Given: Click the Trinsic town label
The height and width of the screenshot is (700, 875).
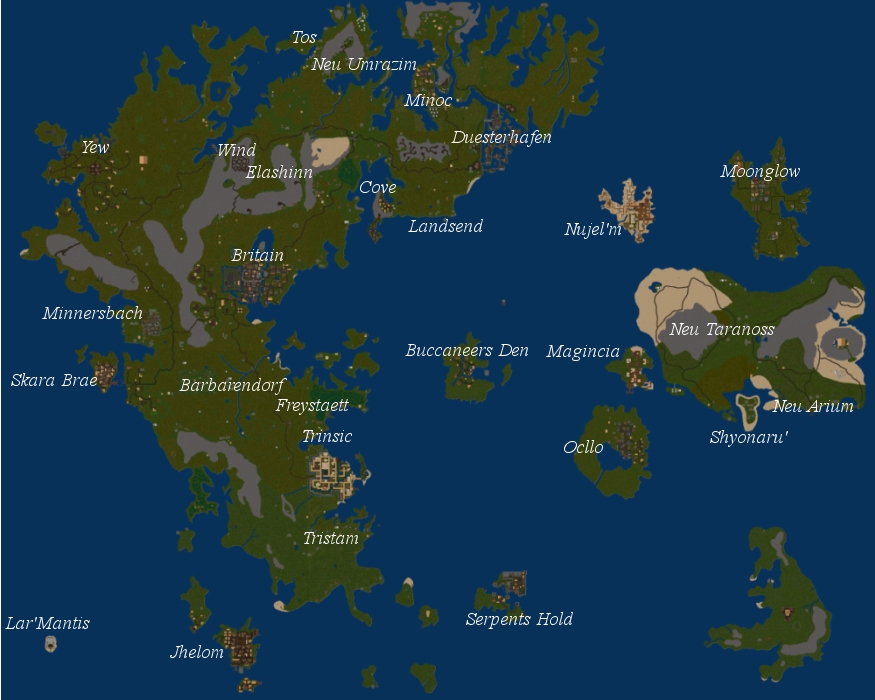Looking at the screenshot, I should click(x=327, y=437).
